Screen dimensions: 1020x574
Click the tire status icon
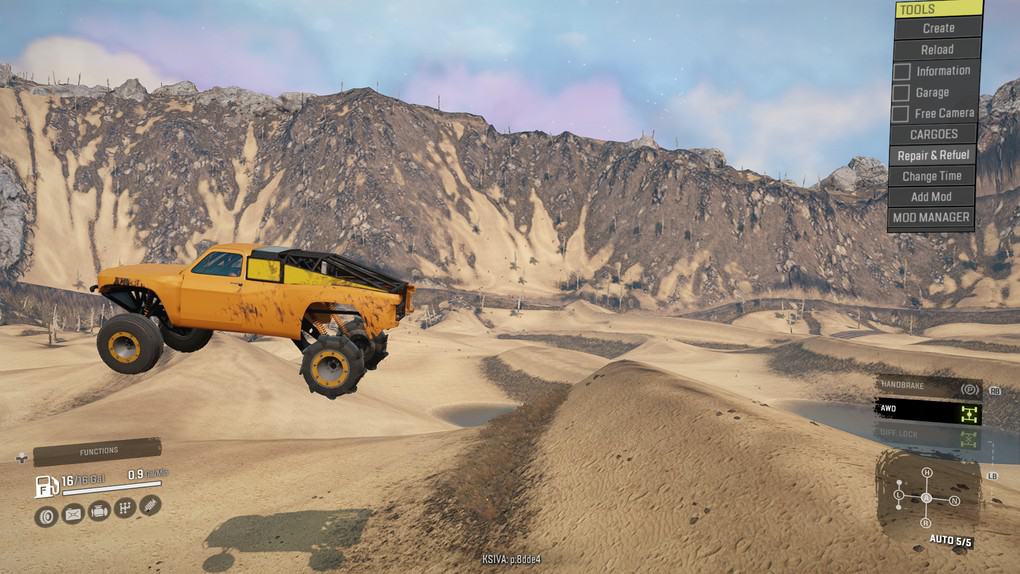(46, 515)
